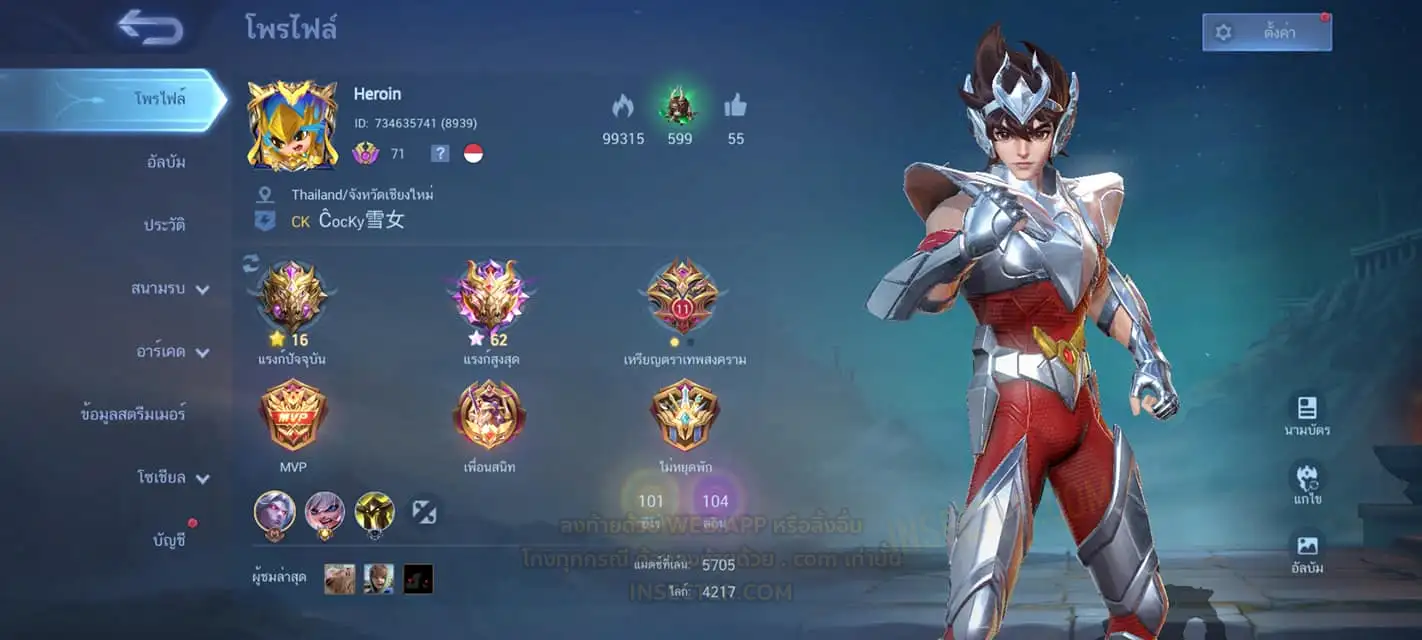Select the โพรไฟล์ profile tab

(x=160, y=99)
